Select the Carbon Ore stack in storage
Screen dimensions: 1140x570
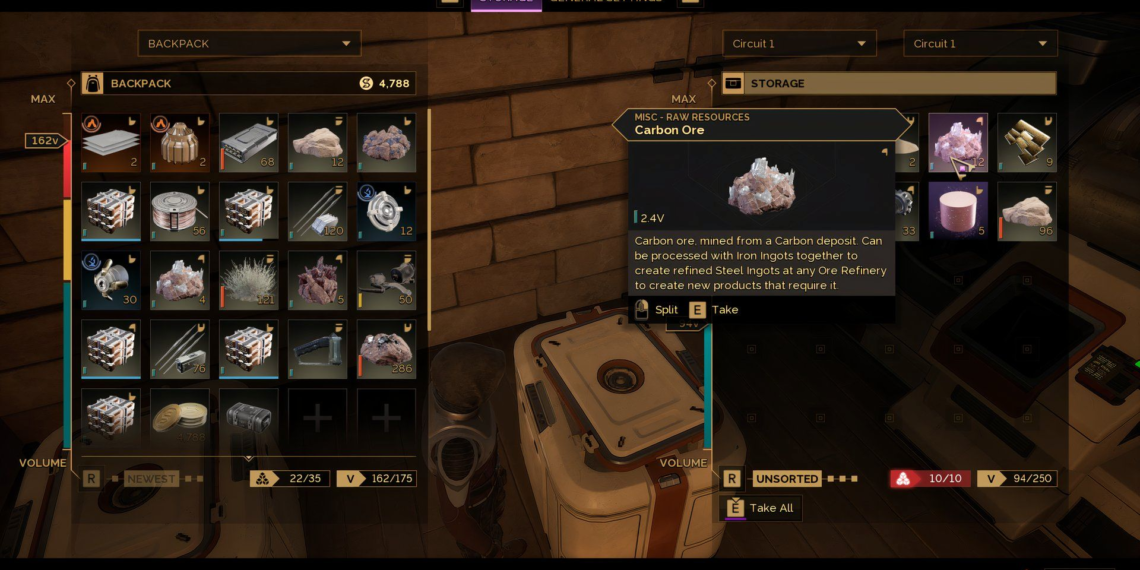(x=957, y=142)
